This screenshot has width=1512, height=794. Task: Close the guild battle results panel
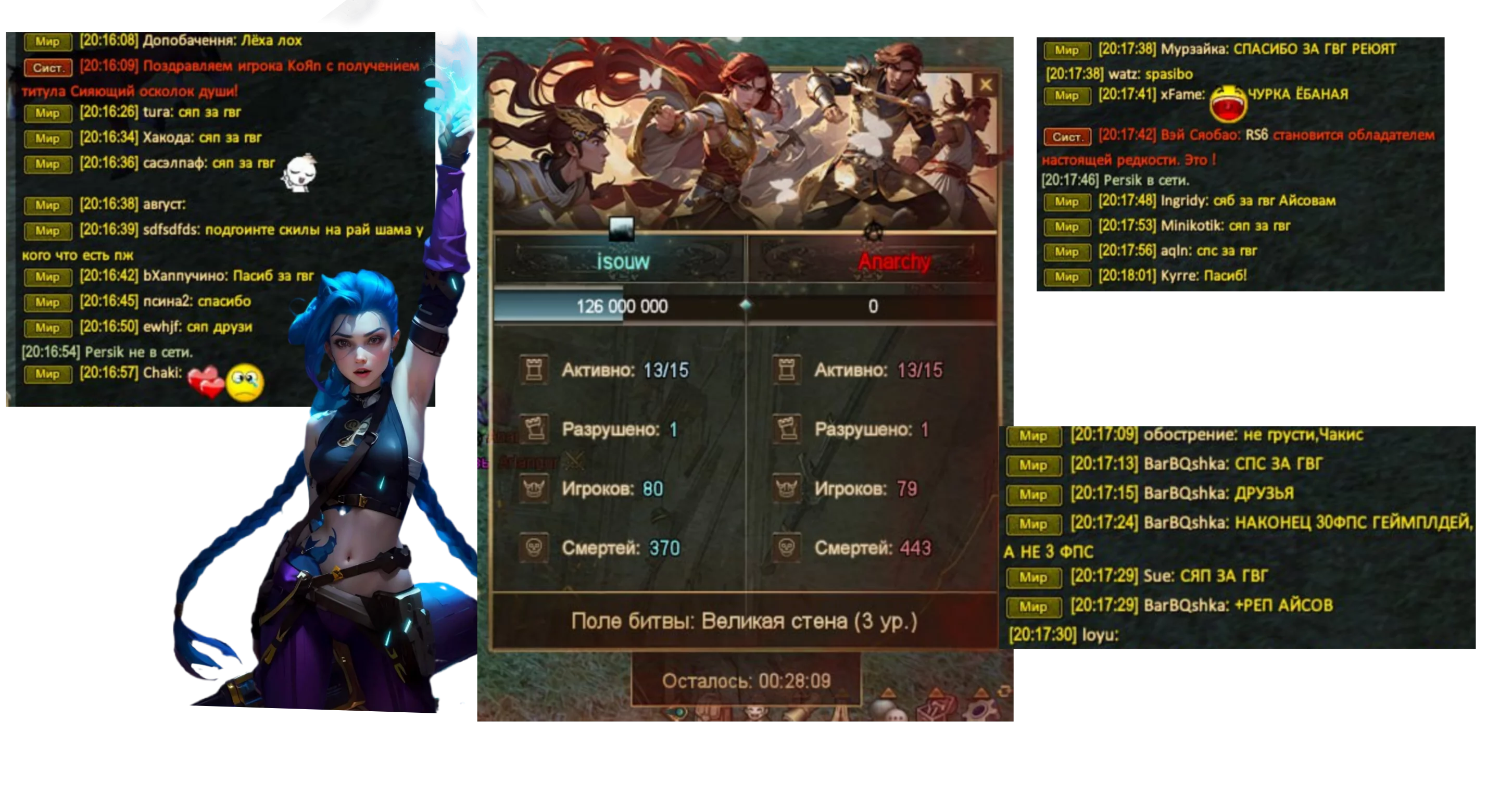[986, 86]
